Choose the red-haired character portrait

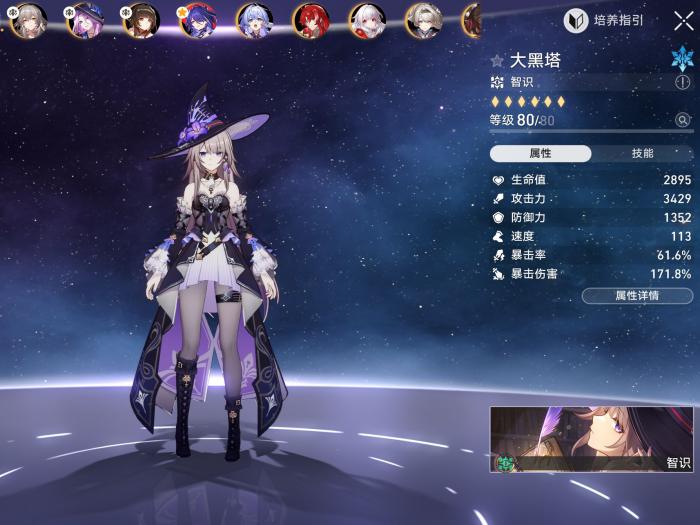pos(310,20)
